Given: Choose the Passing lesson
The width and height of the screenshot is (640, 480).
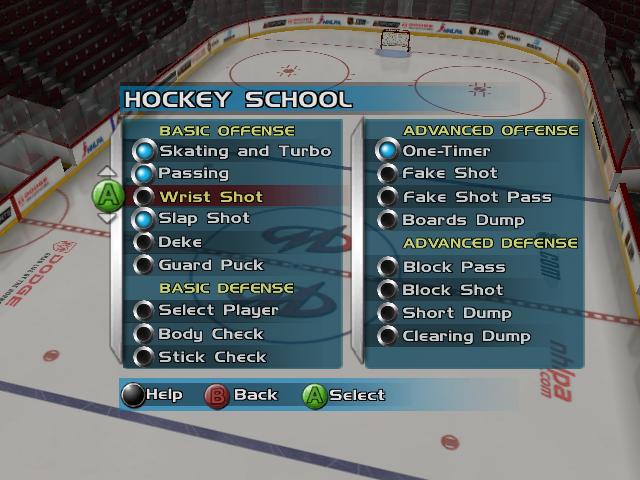Looking at the screenshot, I should [x=193, y=174].
